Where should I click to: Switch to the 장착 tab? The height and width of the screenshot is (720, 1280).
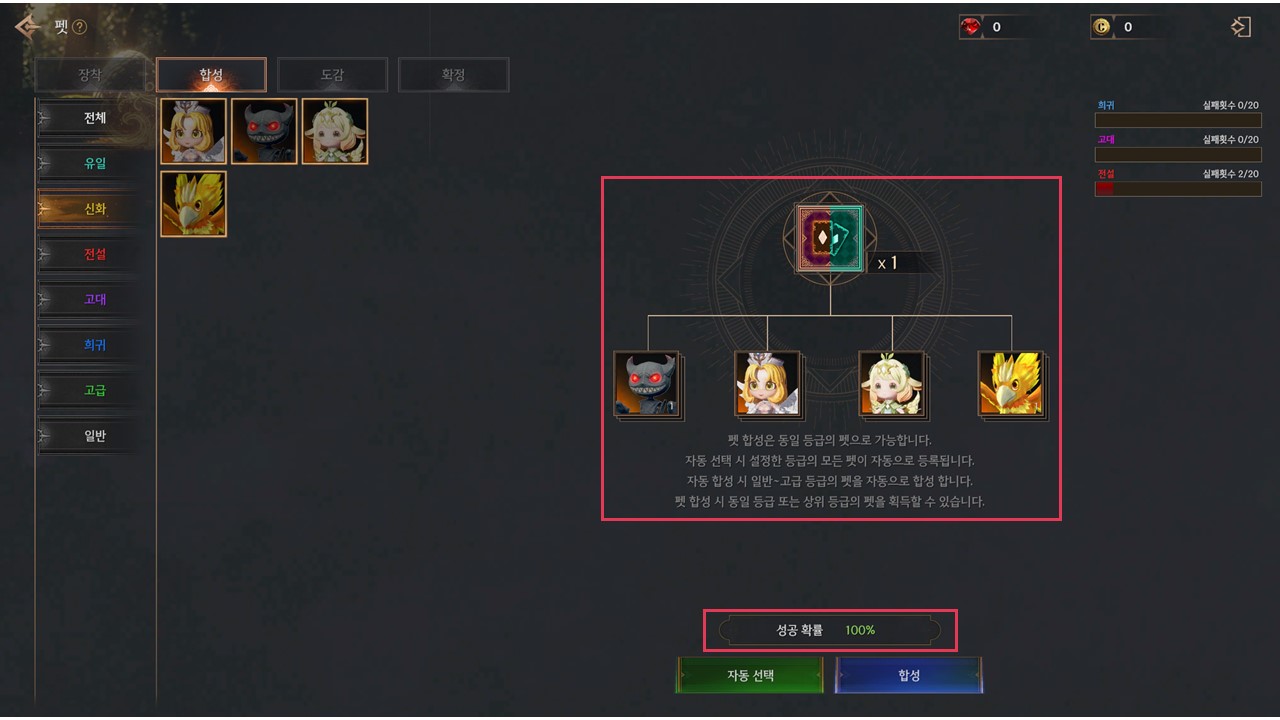[90, 75]
